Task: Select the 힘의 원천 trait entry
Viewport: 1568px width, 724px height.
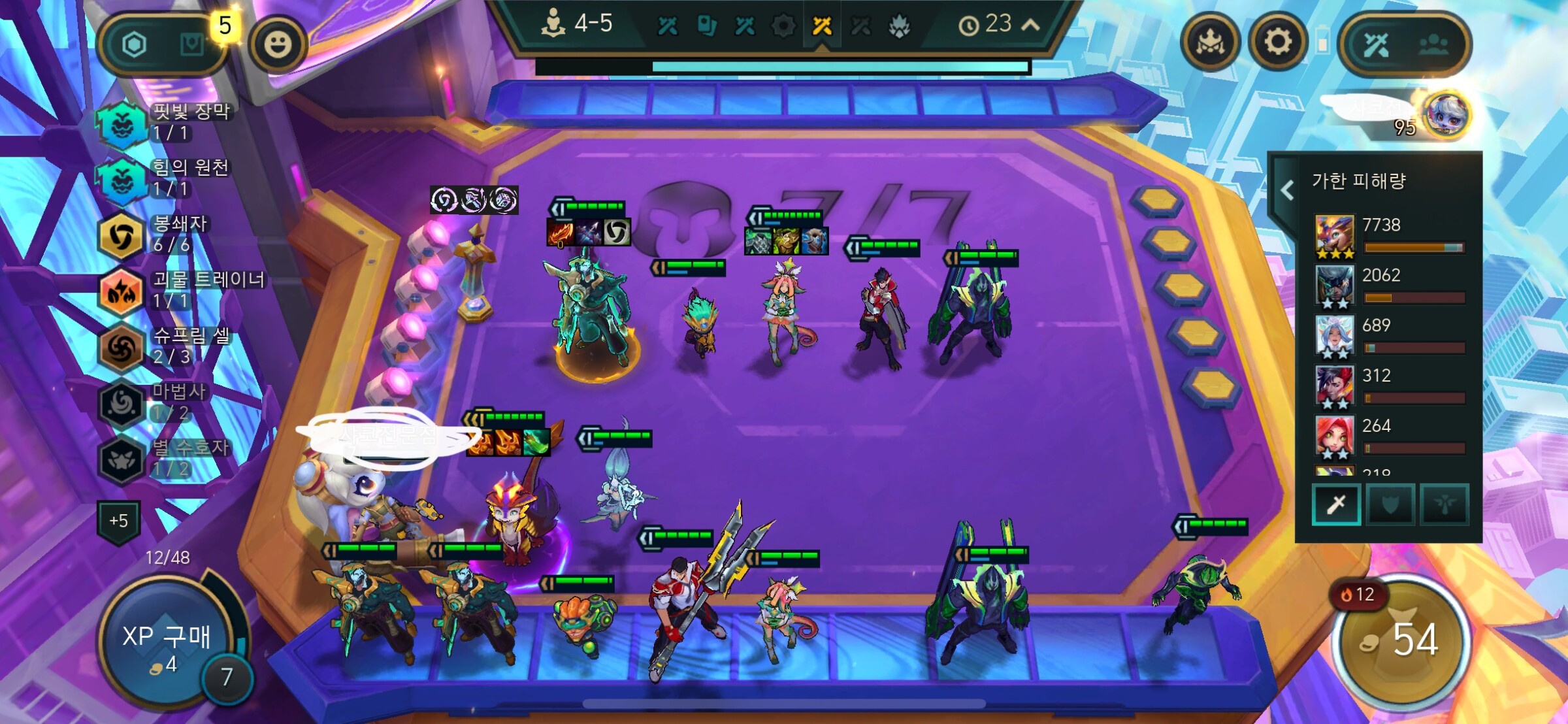Action: coord(122,179)
